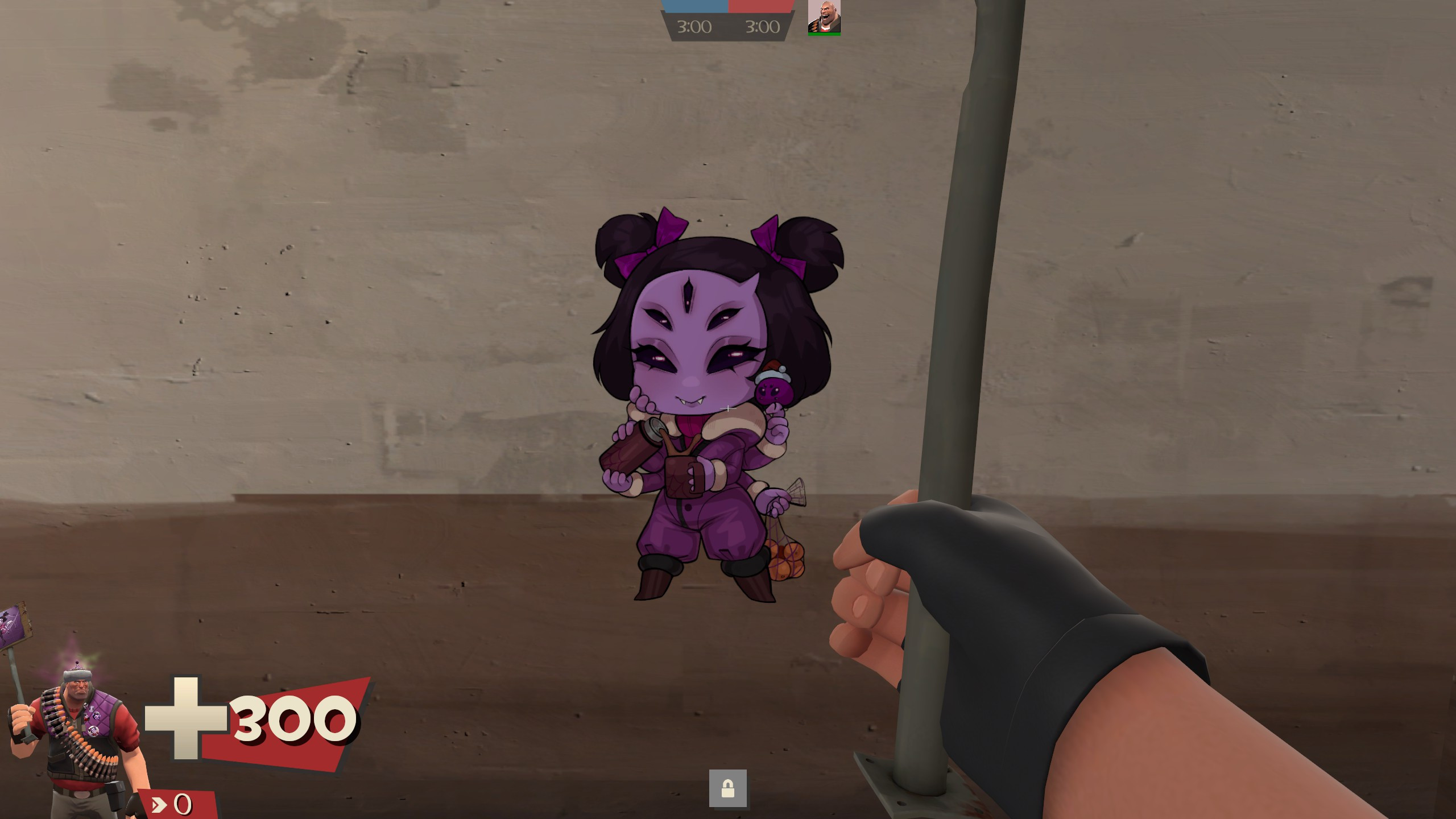Click the purple ornament atop Heavy's ushanka
The height and width of the screenshot is (819, 1456).
pyautogui.click(x=77, y=663)
